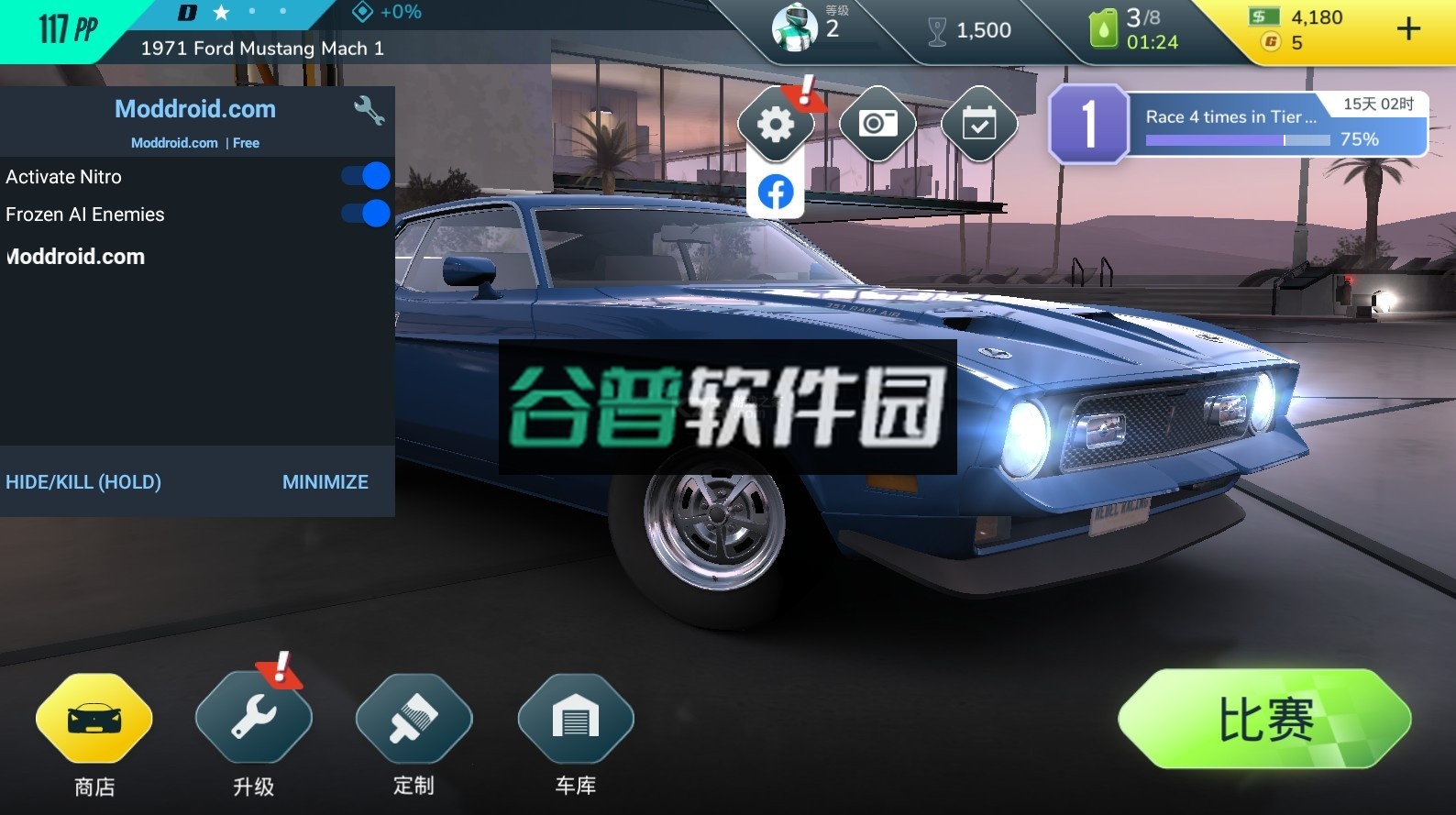Click HIDE/KILL (HOLD) on the mod menu
This screenshot has height=815, width=1456.
pos(83,481)
